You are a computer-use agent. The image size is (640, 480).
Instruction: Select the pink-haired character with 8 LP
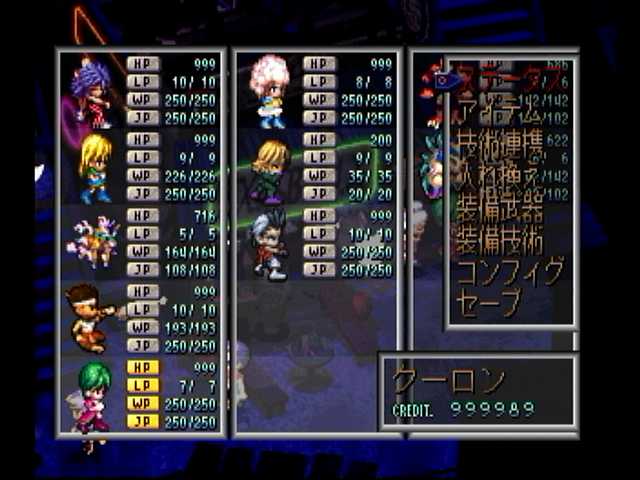pyautogui.click(x=269, y=90)
